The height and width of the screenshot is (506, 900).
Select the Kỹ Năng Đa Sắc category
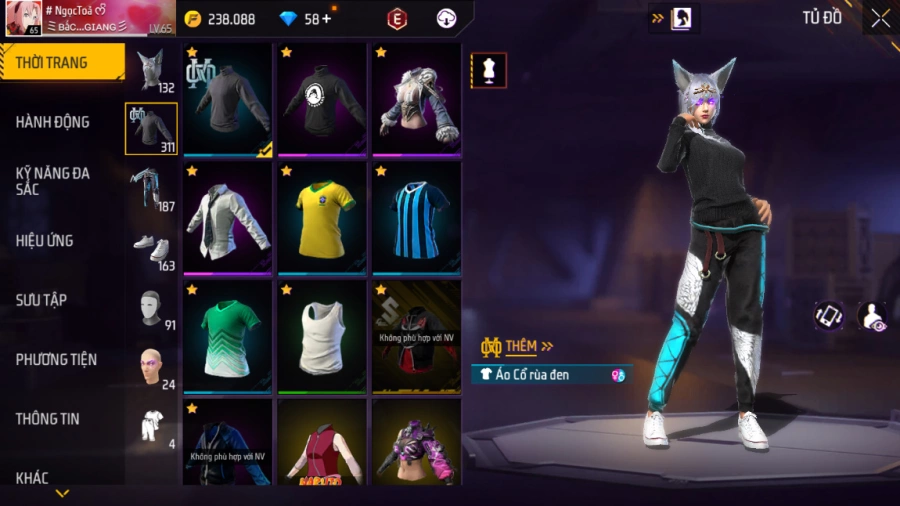click(53, 181)
